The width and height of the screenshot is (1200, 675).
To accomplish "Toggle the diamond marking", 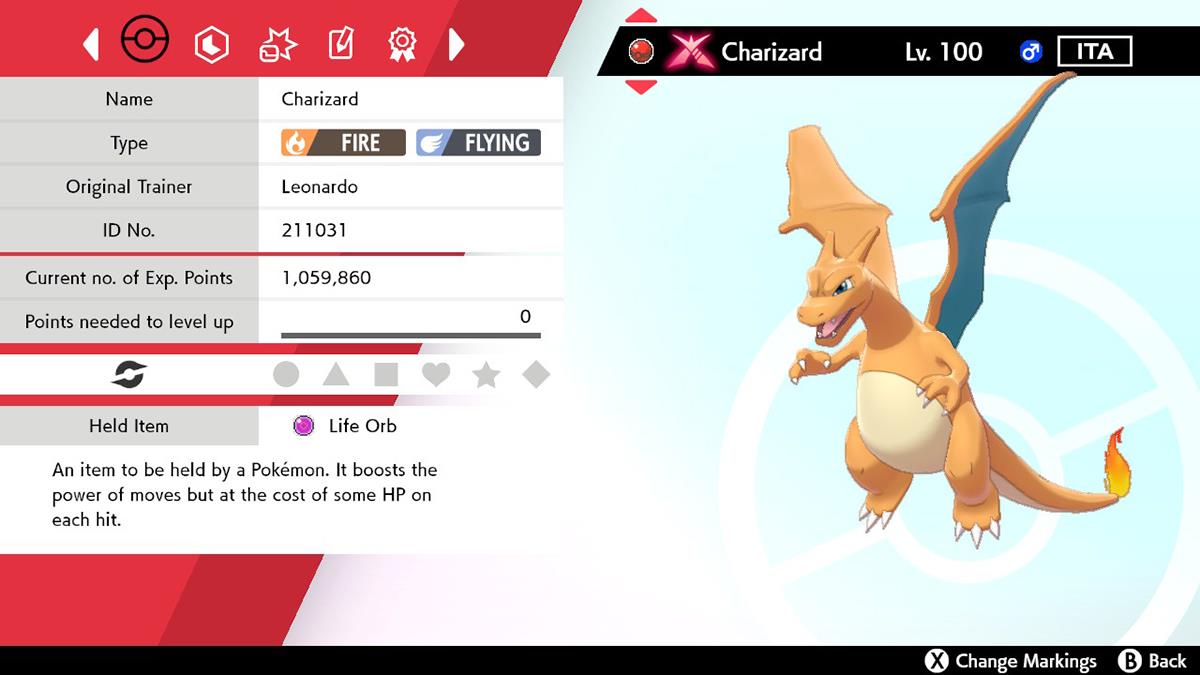I will (536, 375).
